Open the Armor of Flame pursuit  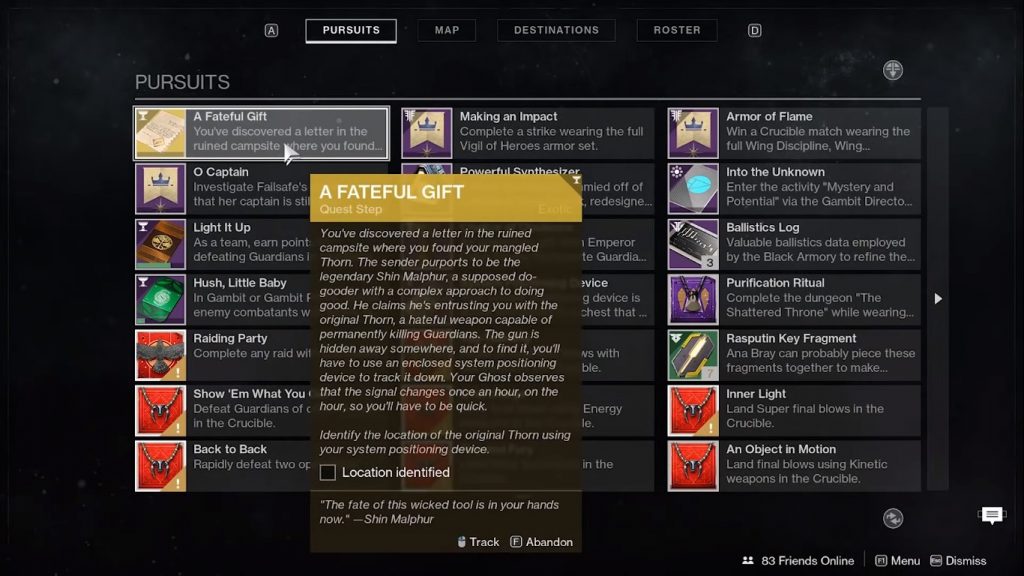(794, 133)
